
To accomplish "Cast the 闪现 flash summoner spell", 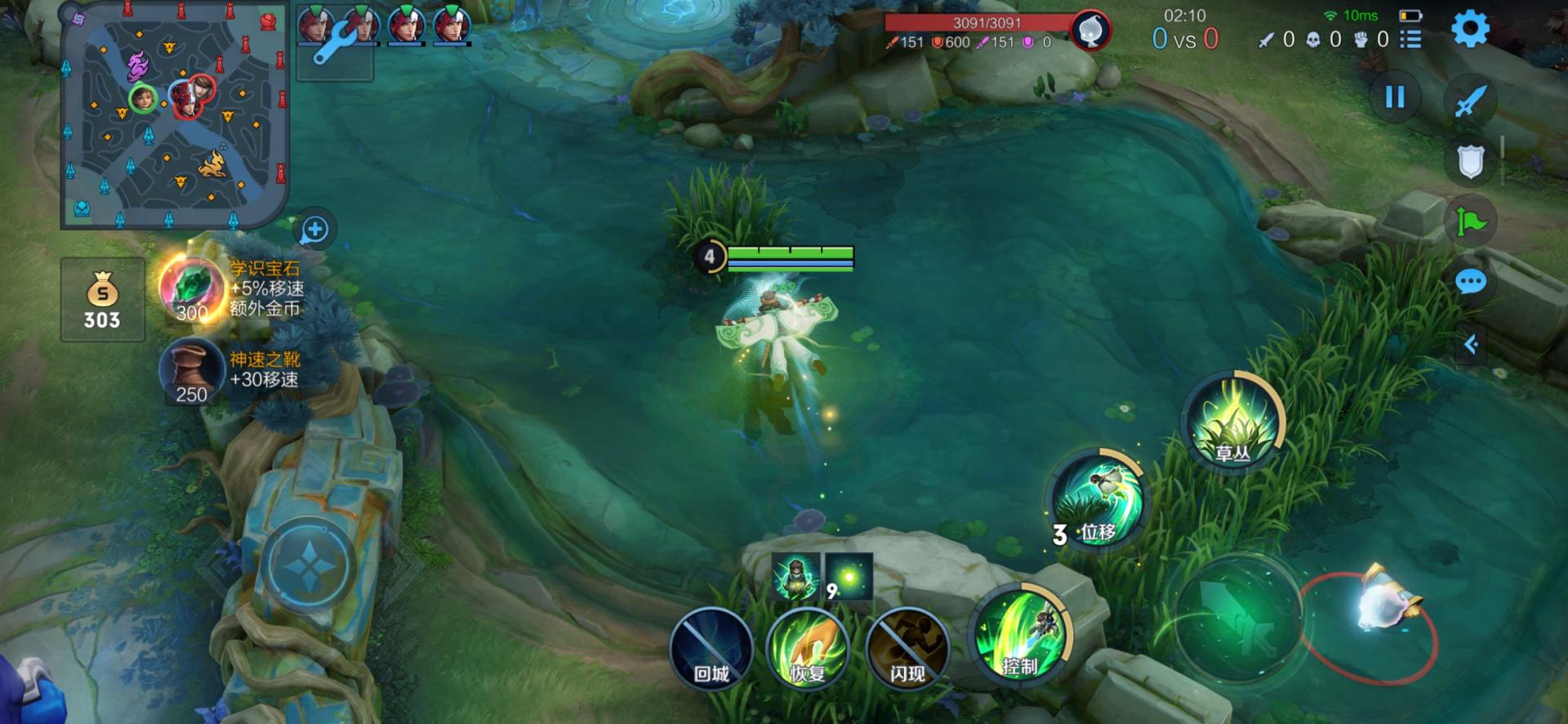I will pos(906,650).
